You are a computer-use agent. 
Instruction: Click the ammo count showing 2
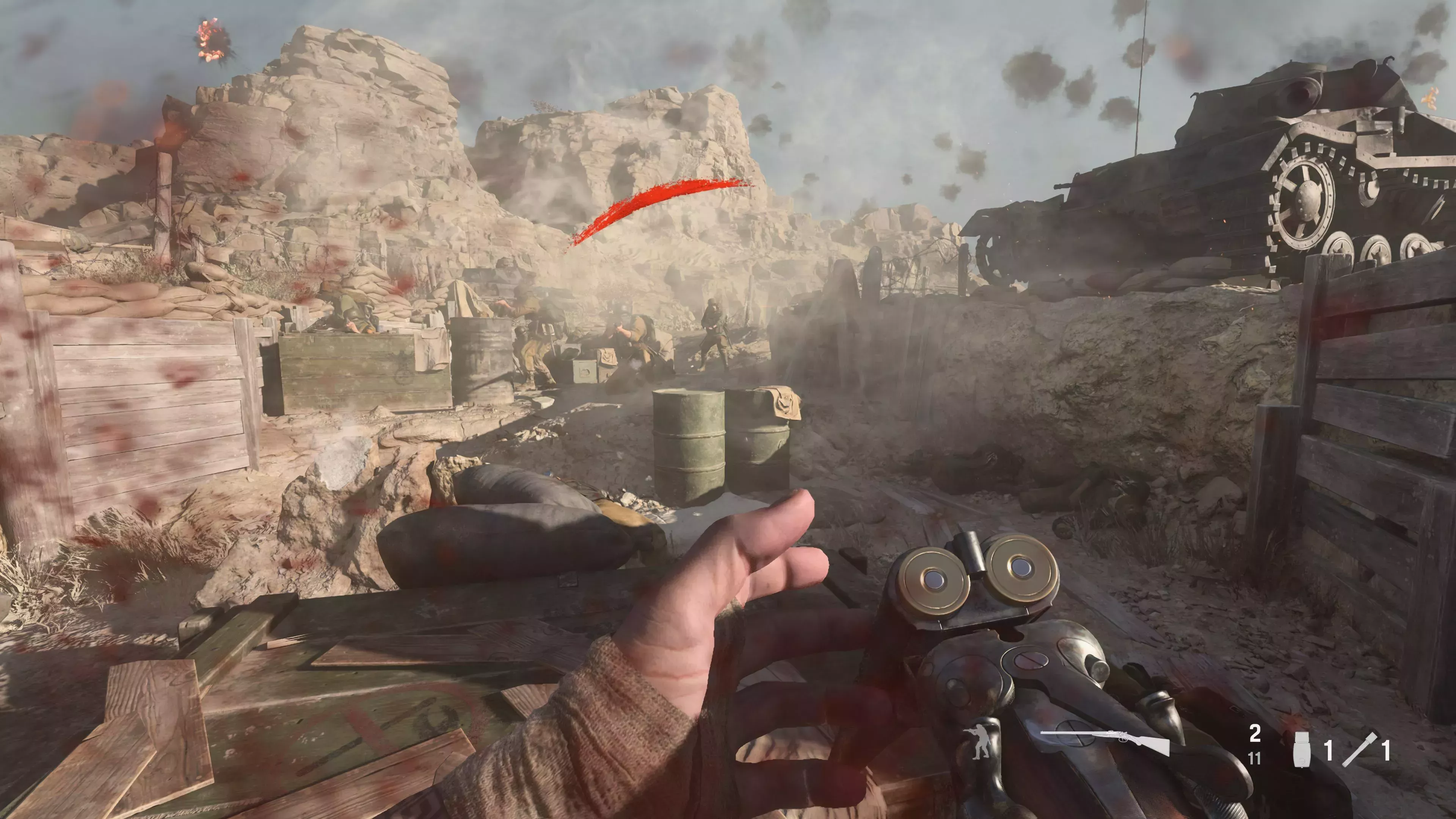pyautogui.click(x=1255, y=733)
